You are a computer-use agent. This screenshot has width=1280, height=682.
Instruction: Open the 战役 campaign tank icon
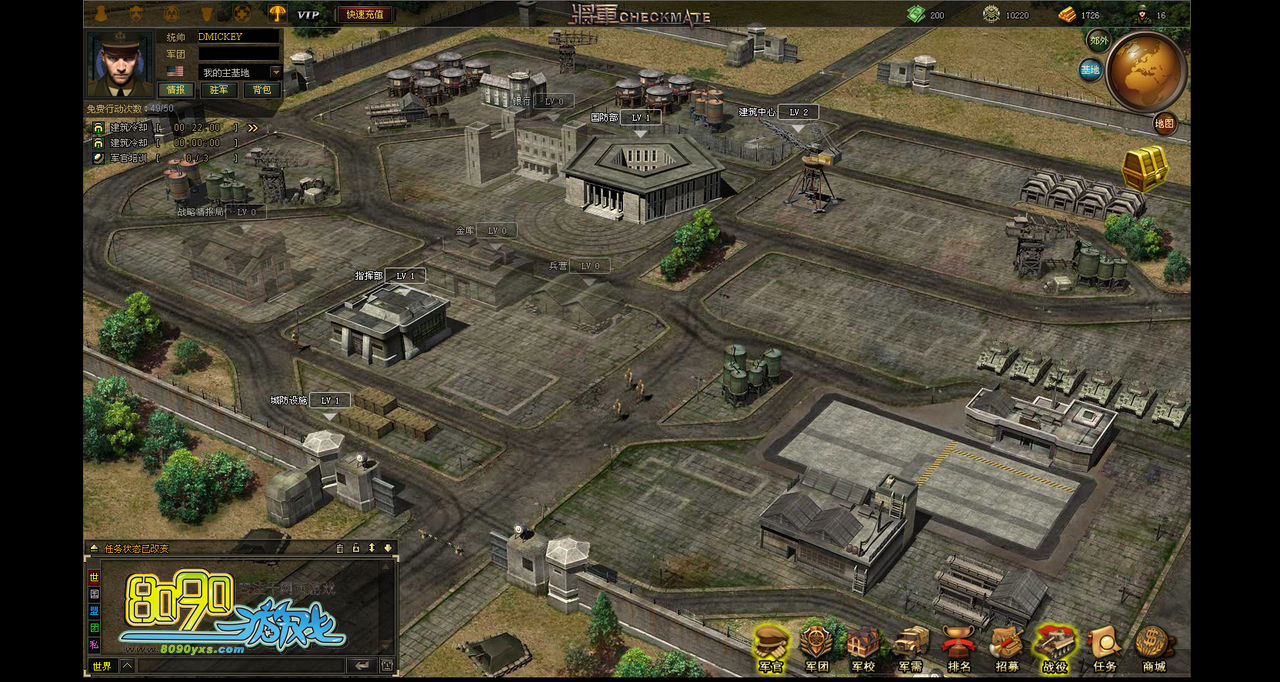pyautogui.click(x=1054, y=646)
